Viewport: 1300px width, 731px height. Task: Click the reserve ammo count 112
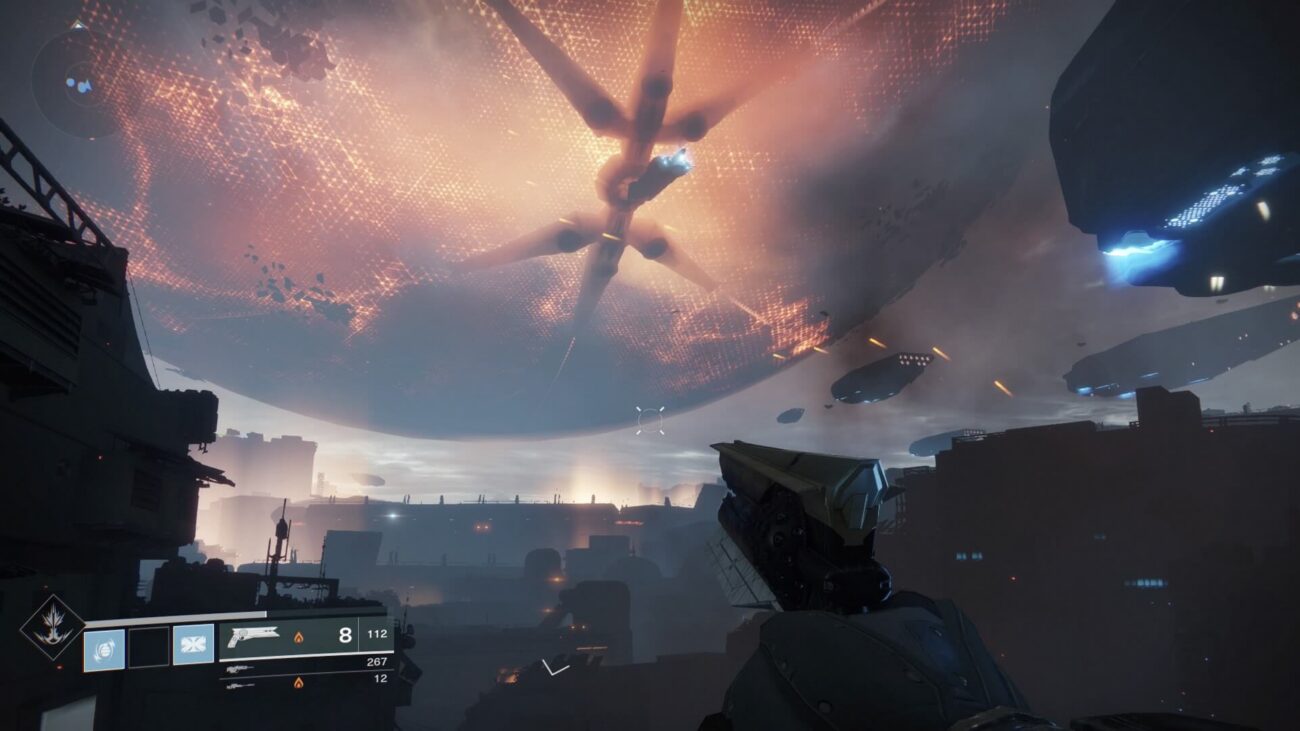[376, 632]
